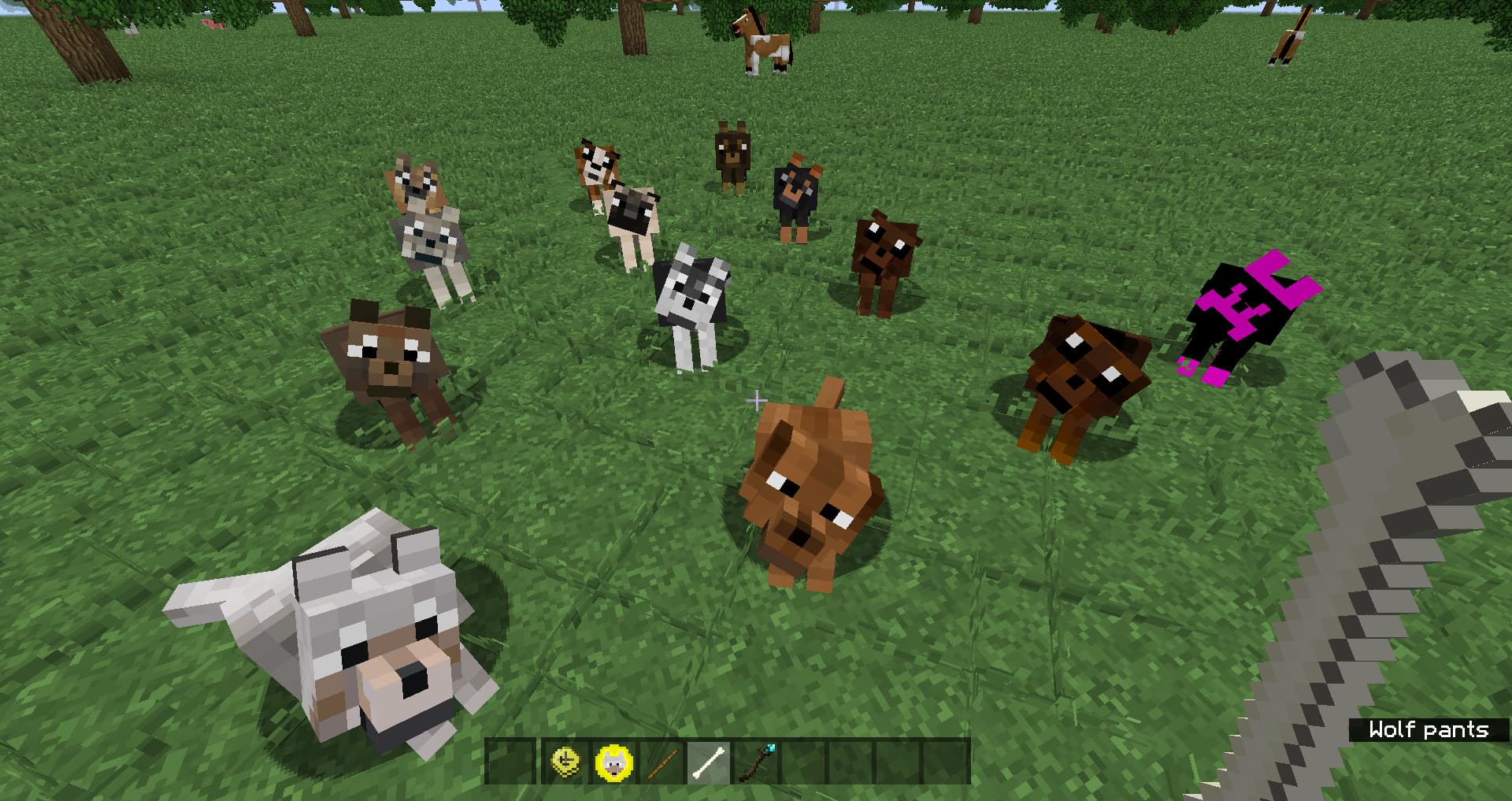
Task: Click the crosshair at screen center
Action: coord(758,401)
